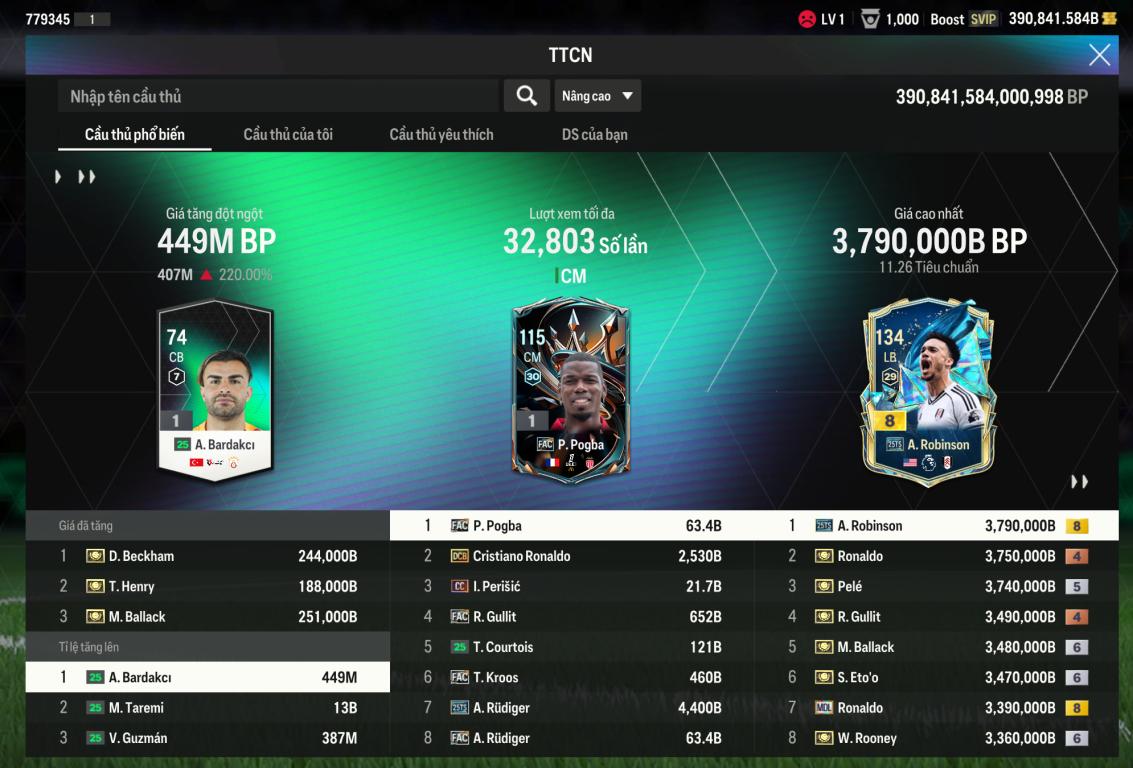Screen dimensions: 1133x768
Task: Select the I. Perišić list row
Action: point(571,586)
